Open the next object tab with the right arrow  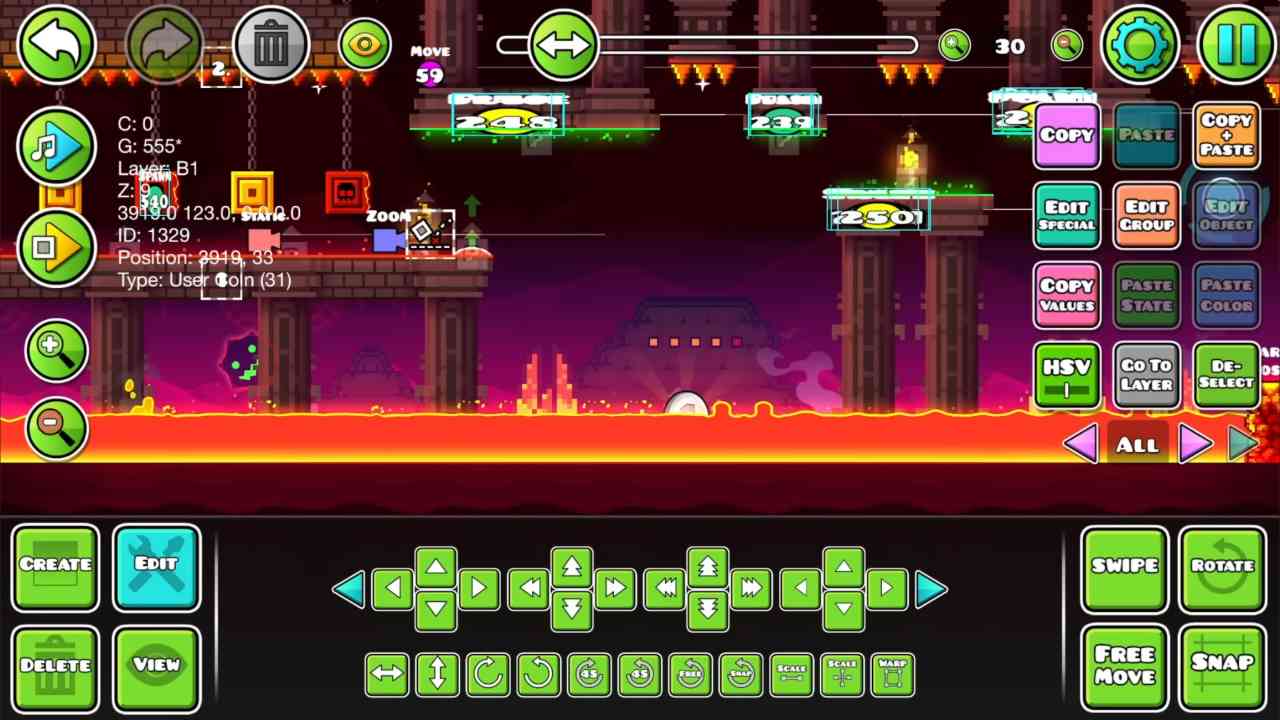click(1196, 445)
